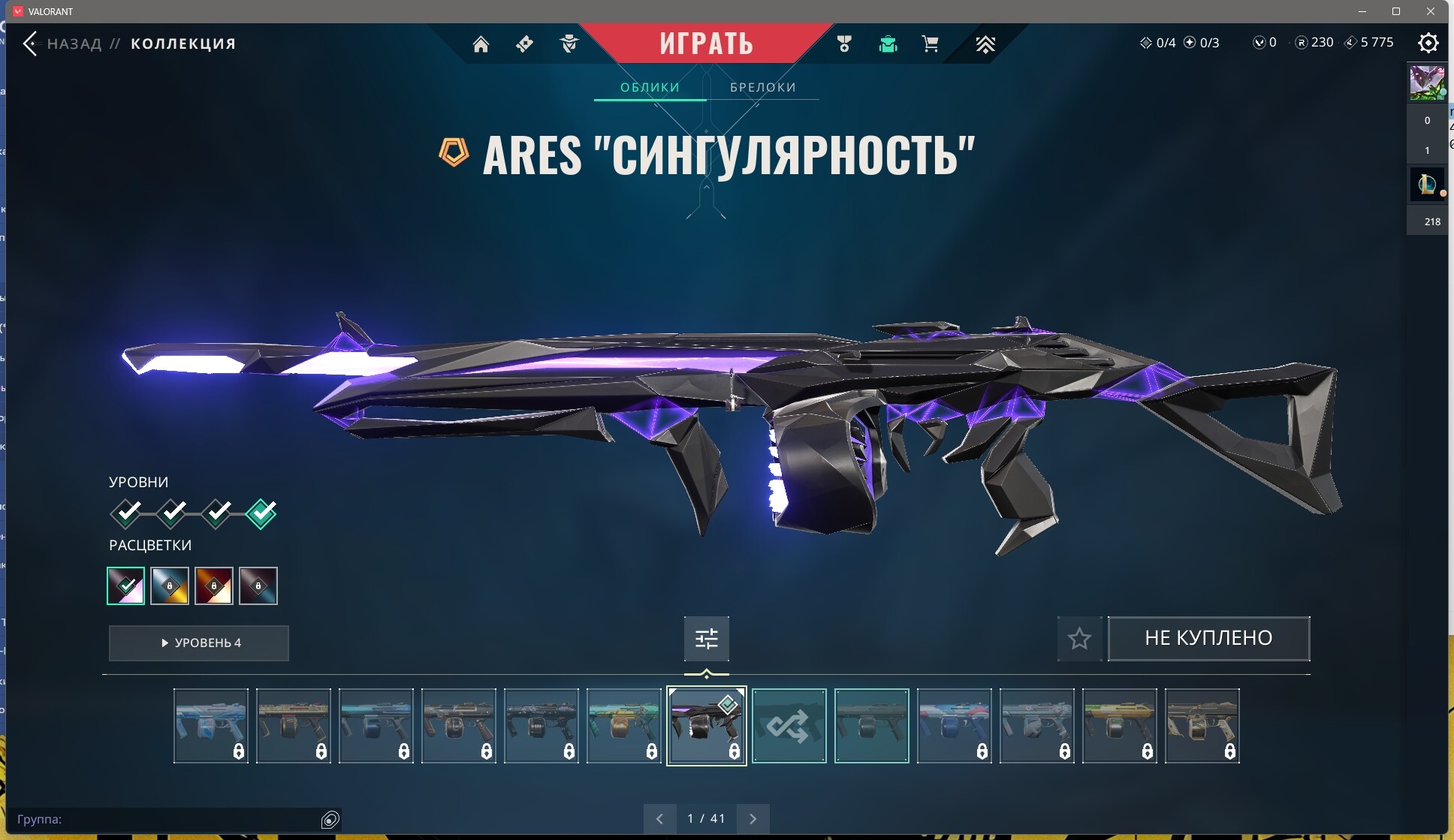
Task: Select the fourth level checkmark
Action: (x=261, y=513)
